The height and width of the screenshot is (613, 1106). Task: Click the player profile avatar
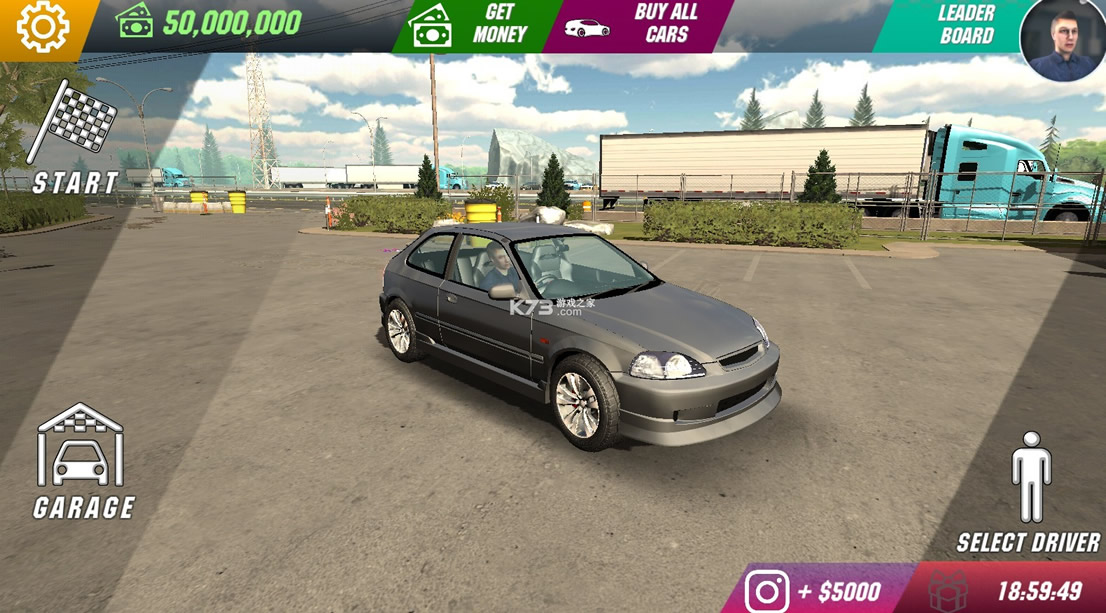1062,40
